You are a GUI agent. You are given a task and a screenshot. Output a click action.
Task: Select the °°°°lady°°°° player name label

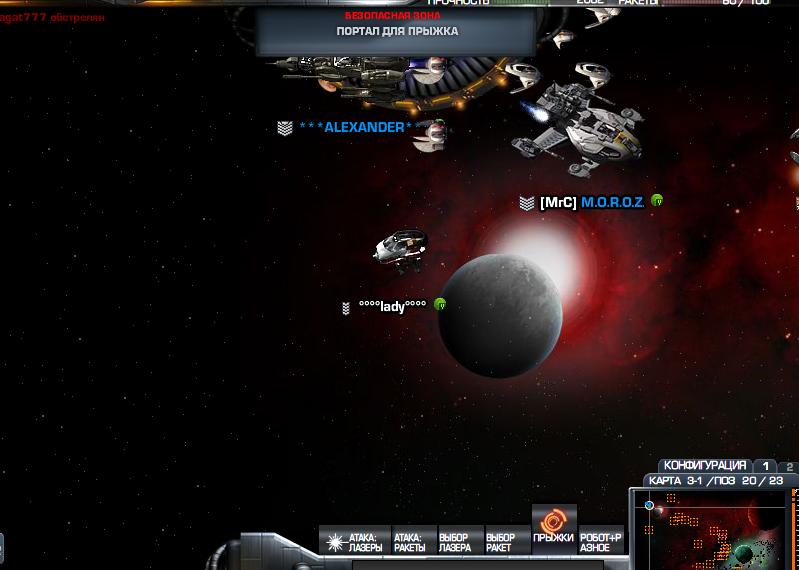pos(392,306)
